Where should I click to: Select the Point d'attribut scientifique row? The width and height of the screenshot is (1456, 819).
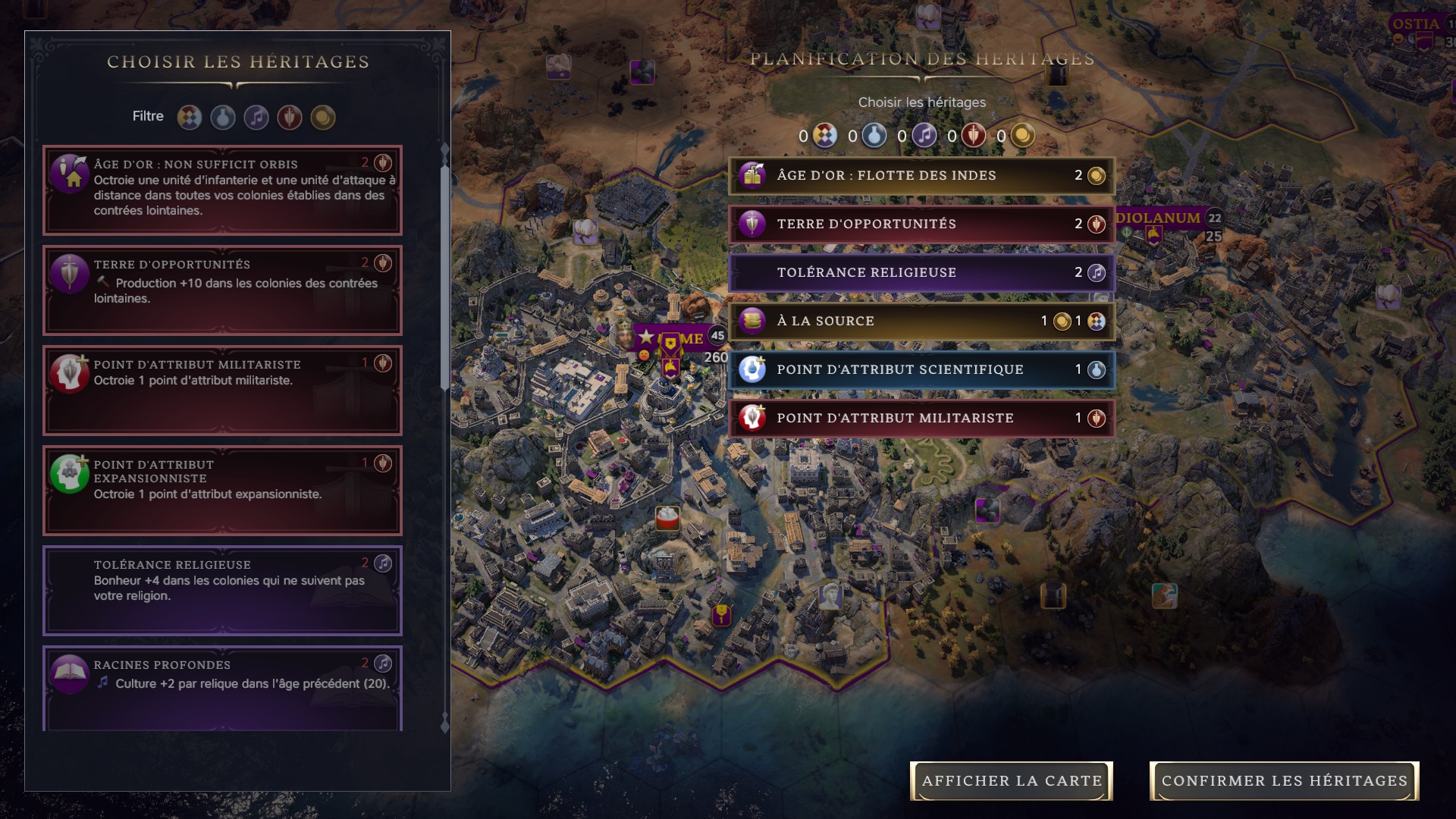[x=921, y=369]
